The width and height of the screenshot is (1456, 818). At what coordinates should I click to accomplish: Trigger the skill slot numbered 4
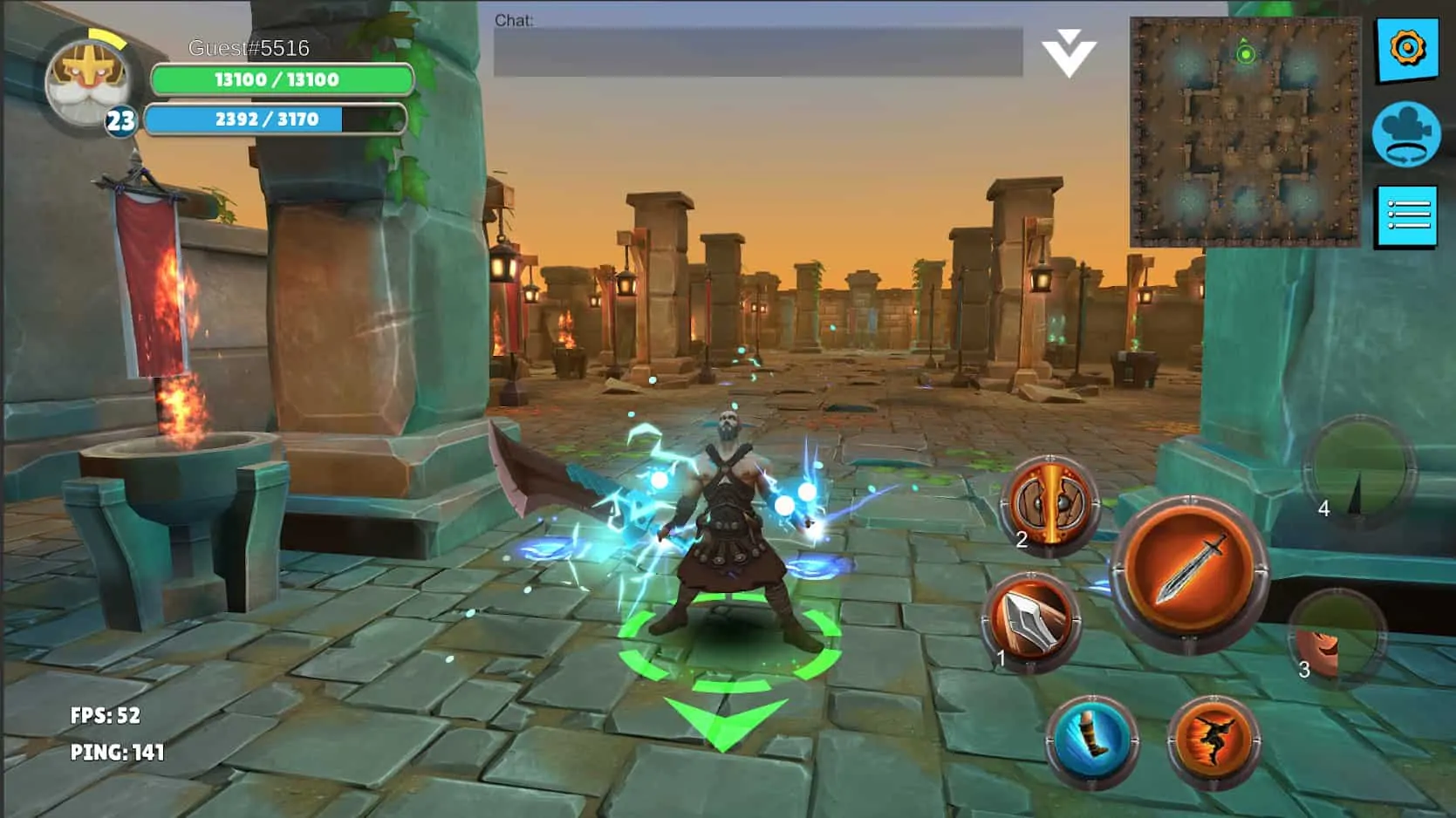(x=1358, y=471)
